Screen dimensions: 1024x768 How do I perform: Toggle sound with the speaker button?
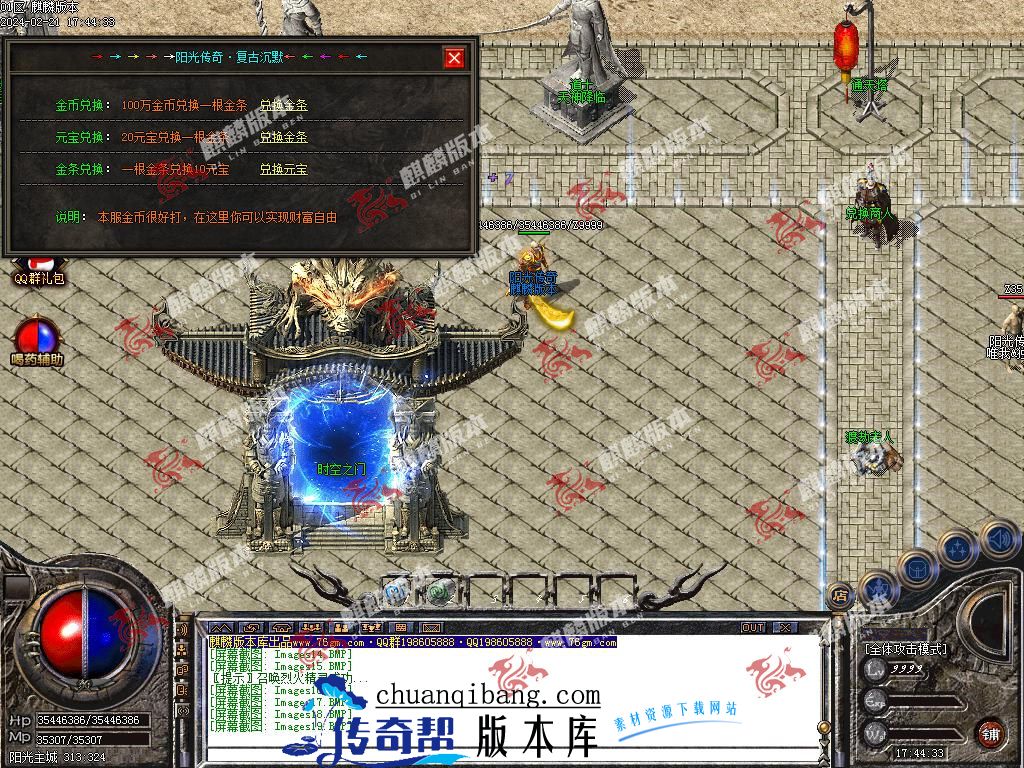click(x=997, y=539)
